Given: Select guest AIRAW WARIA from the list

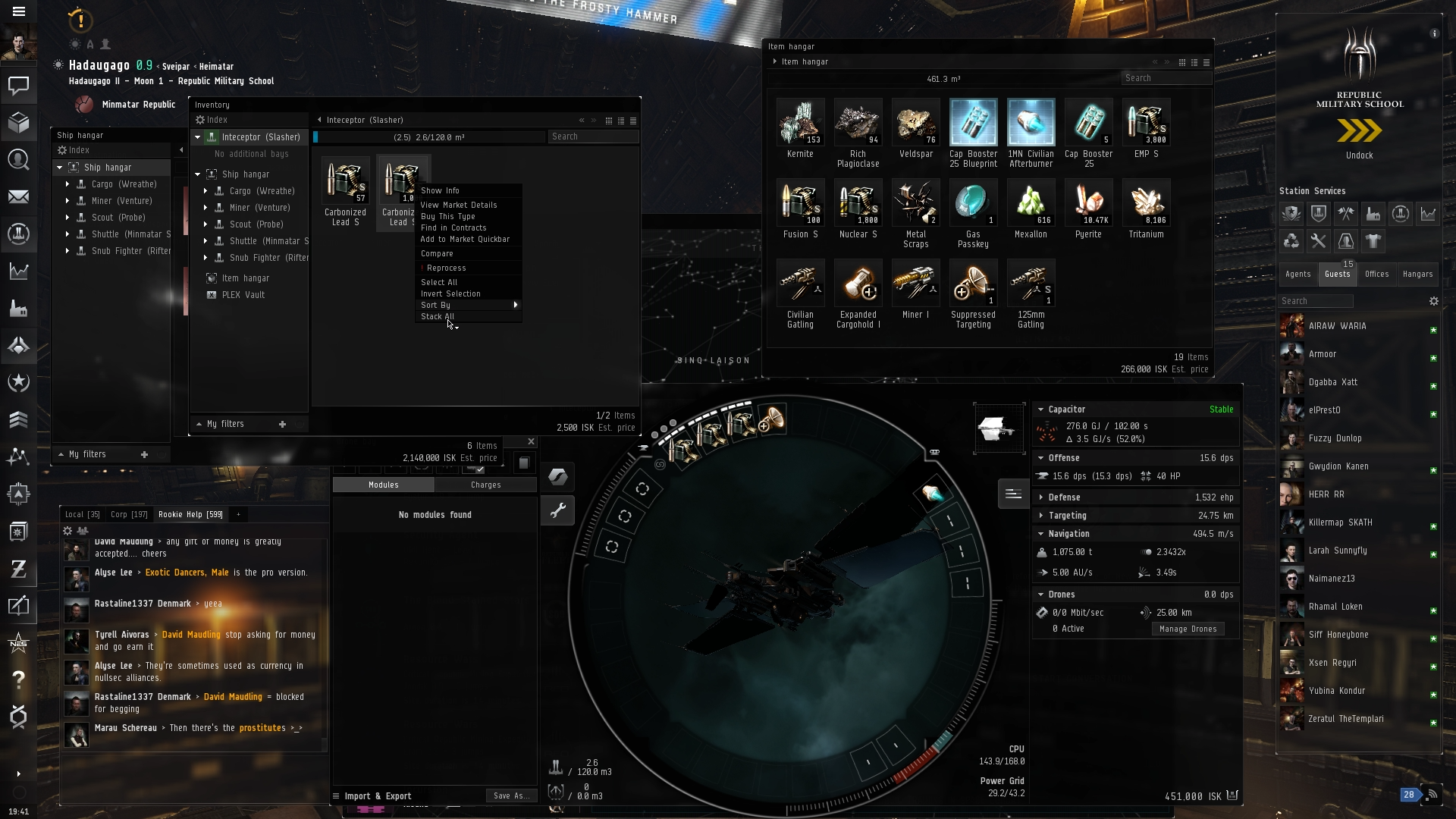Looking at the screenshot, I should pyautogui.click(x=1337, y=326).
